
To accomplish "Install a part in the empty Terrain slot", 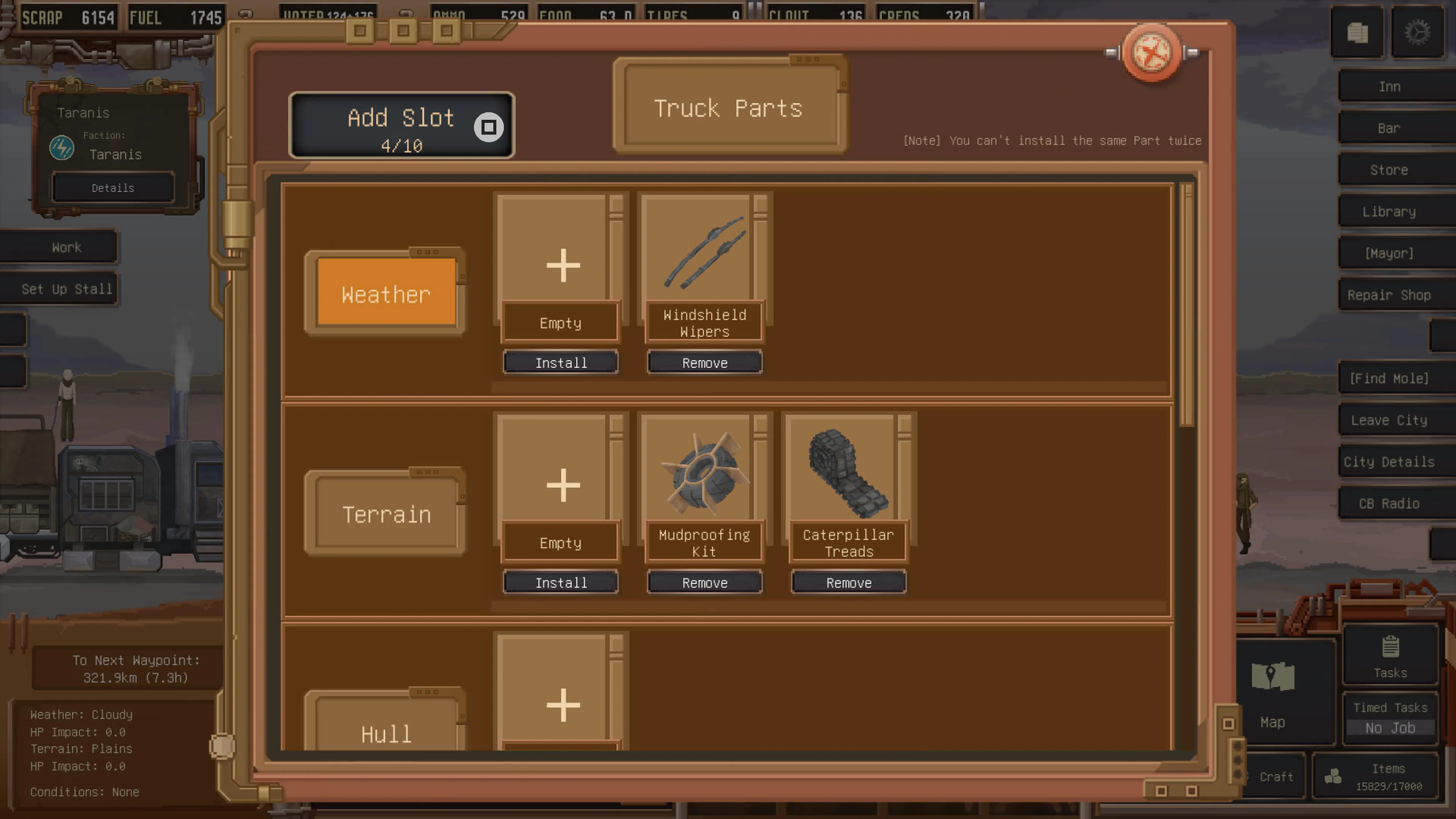I will [561, 582].
